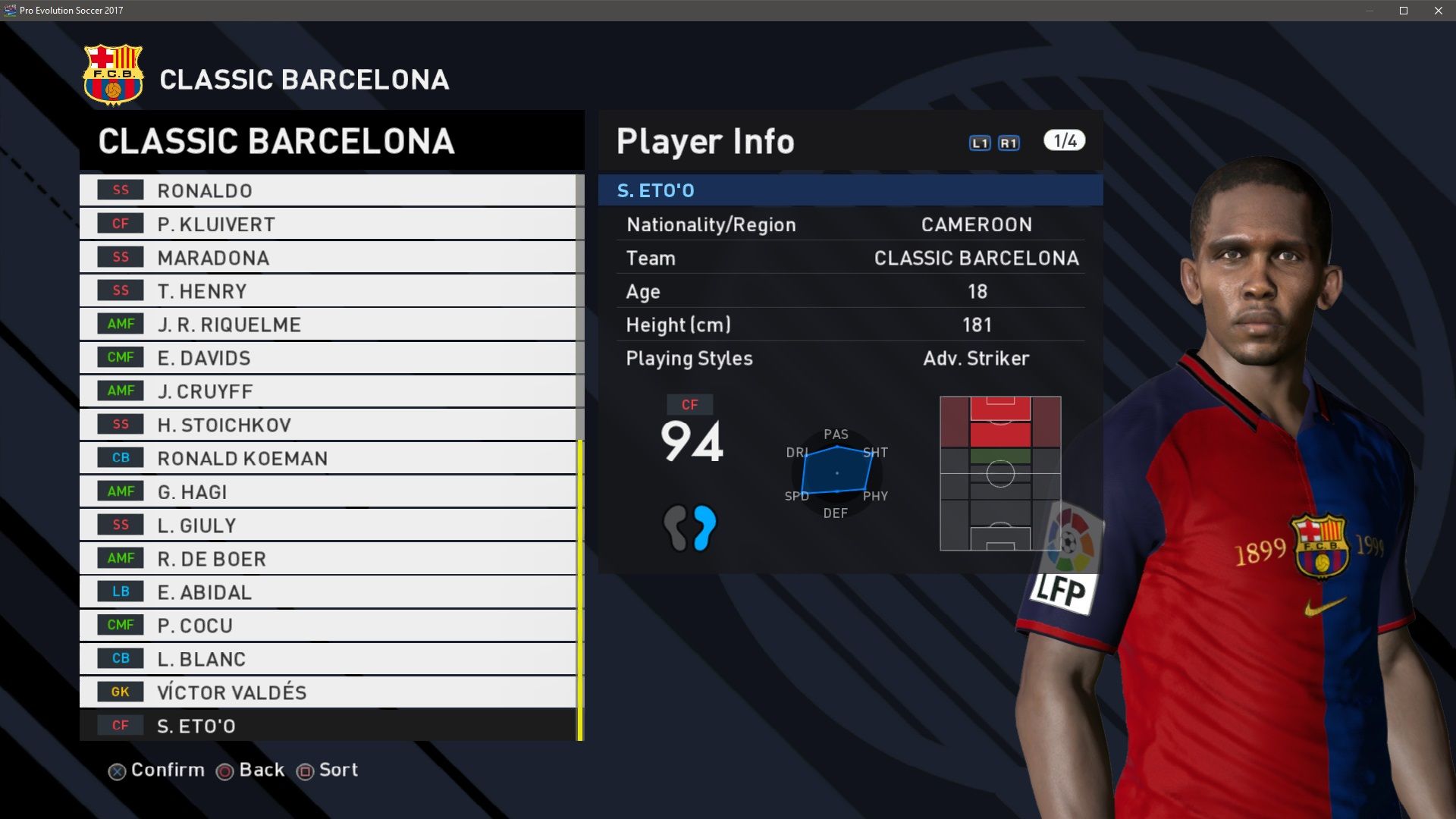The height and width of the screenshot is (819, 1456).
Task: Highlight J. R. Riquelme's entry
Action: tap(326, 325)
